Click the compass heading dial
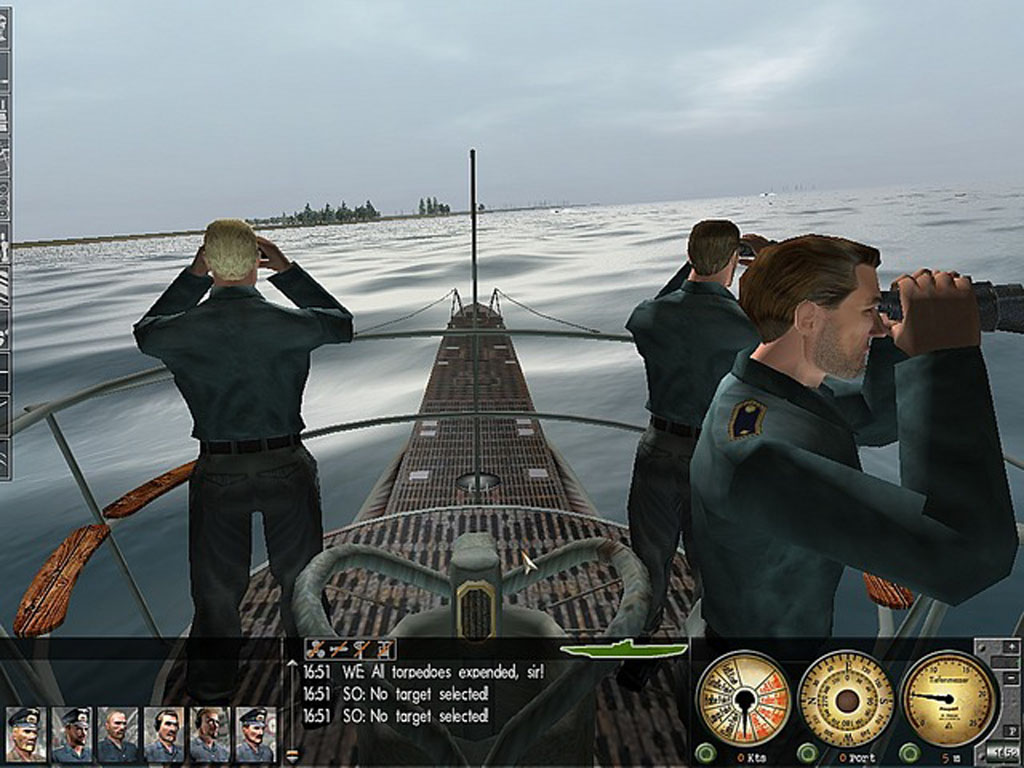This screenshot has height=768, width=1024. [x=846, y=698]
